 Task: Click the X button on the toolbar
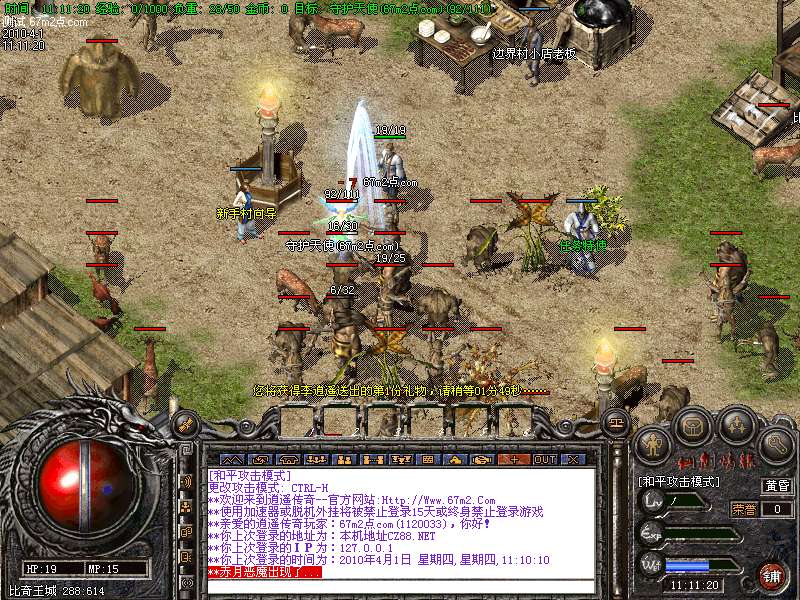(x=573, y=459)
